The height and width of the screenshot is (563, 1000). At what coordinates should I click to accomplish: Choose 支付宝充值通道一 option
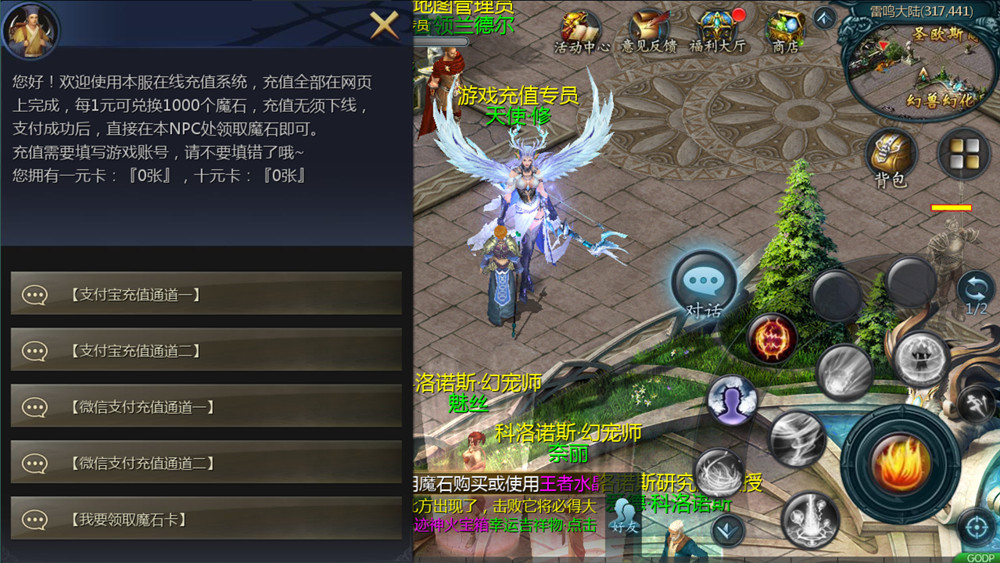click(x=206, y=294)
